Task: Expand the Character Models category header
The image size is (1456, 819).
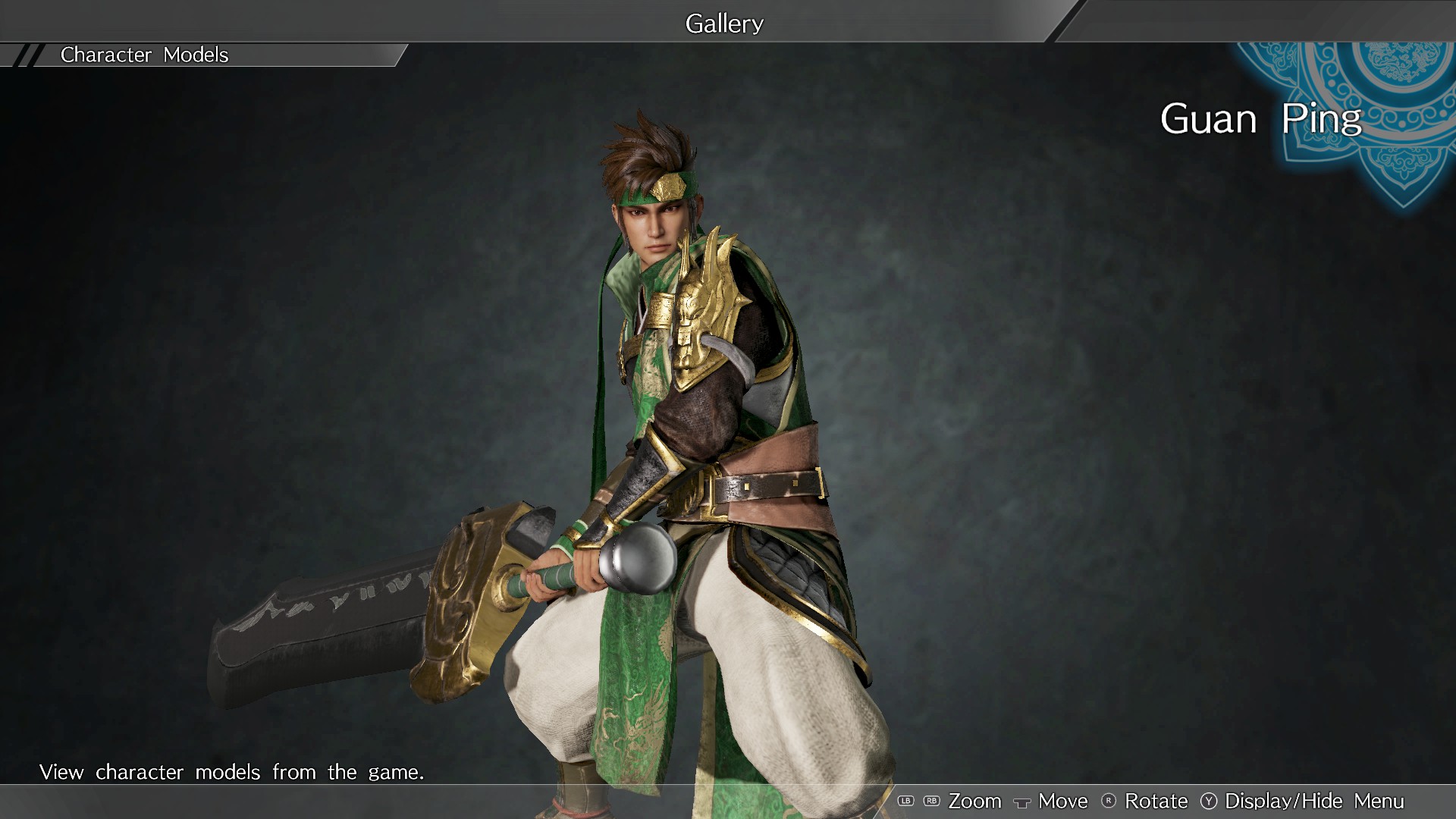Action: [x=144, y=55]
